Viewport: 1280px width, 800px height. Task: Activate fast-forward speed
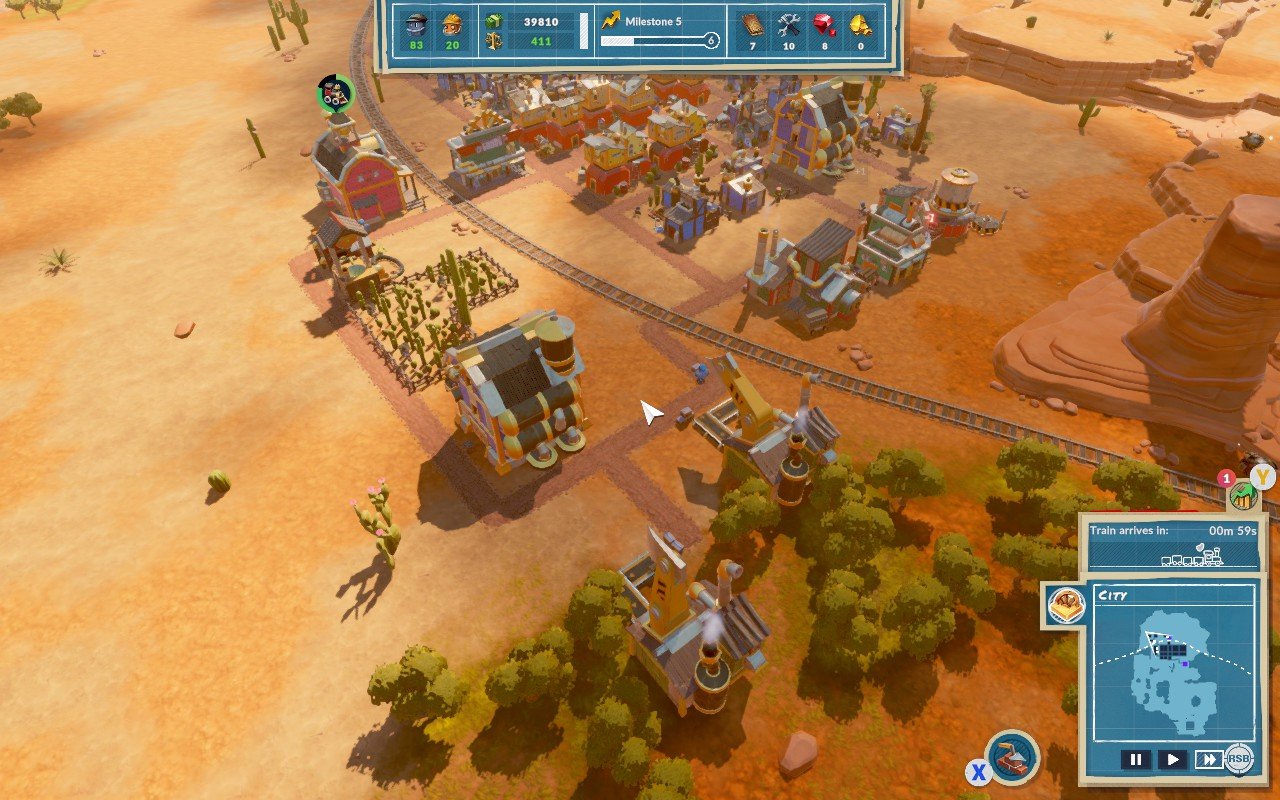point(1209,759)
